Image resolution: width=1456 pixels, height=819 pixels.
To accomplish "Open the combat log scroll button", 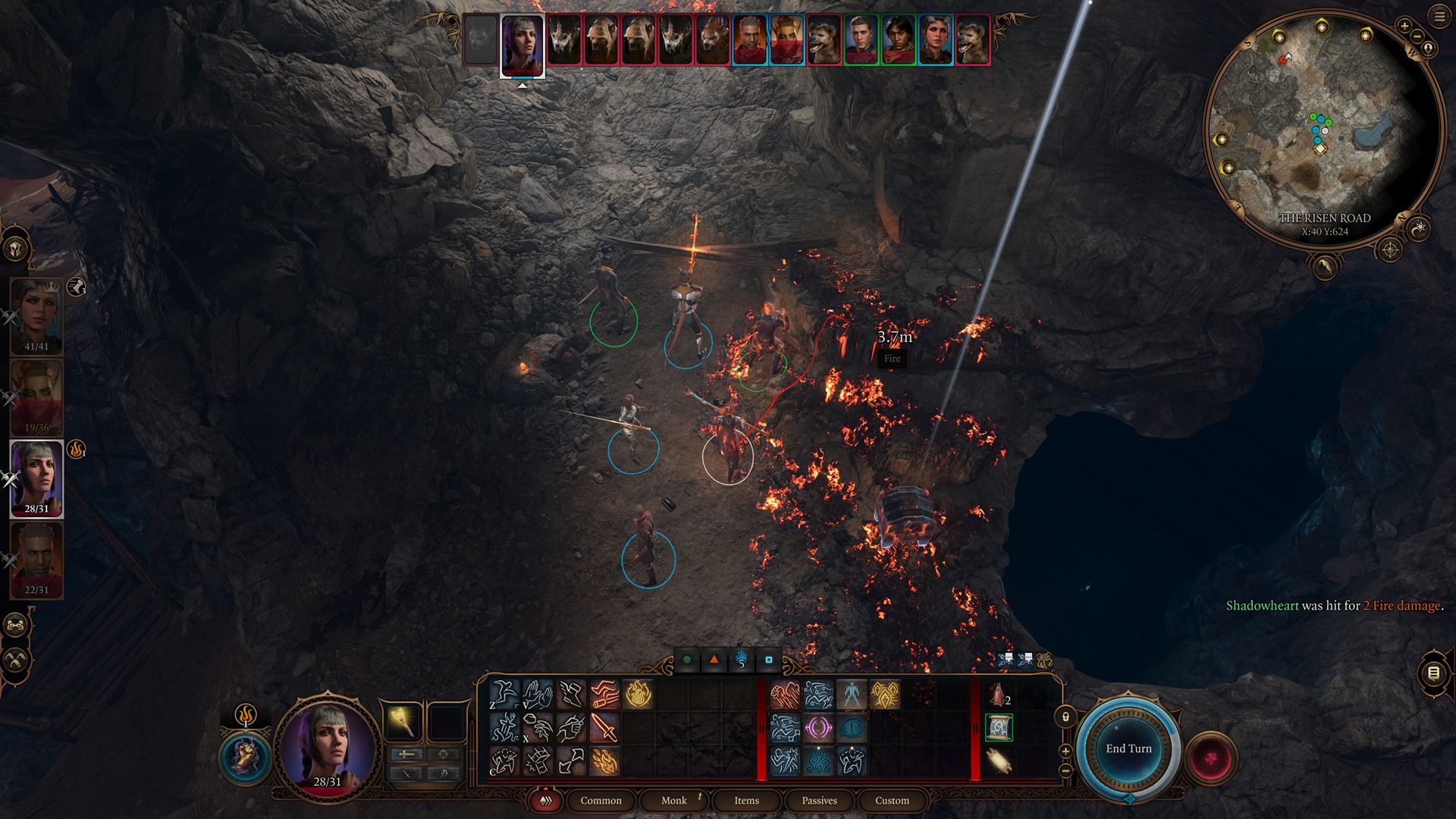I will coord(1433,673).
